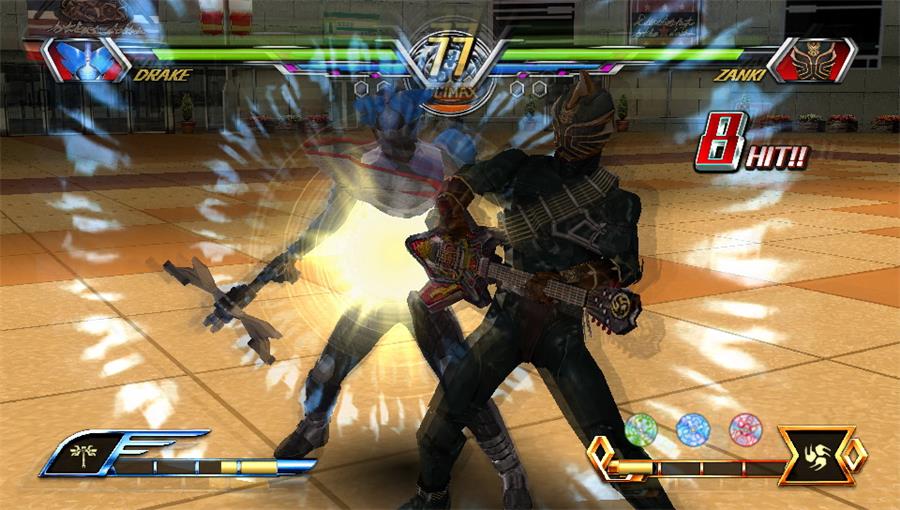Click Zanki's character portrait icon
This screenshot has height=510, width=900.
click(822, 58)
